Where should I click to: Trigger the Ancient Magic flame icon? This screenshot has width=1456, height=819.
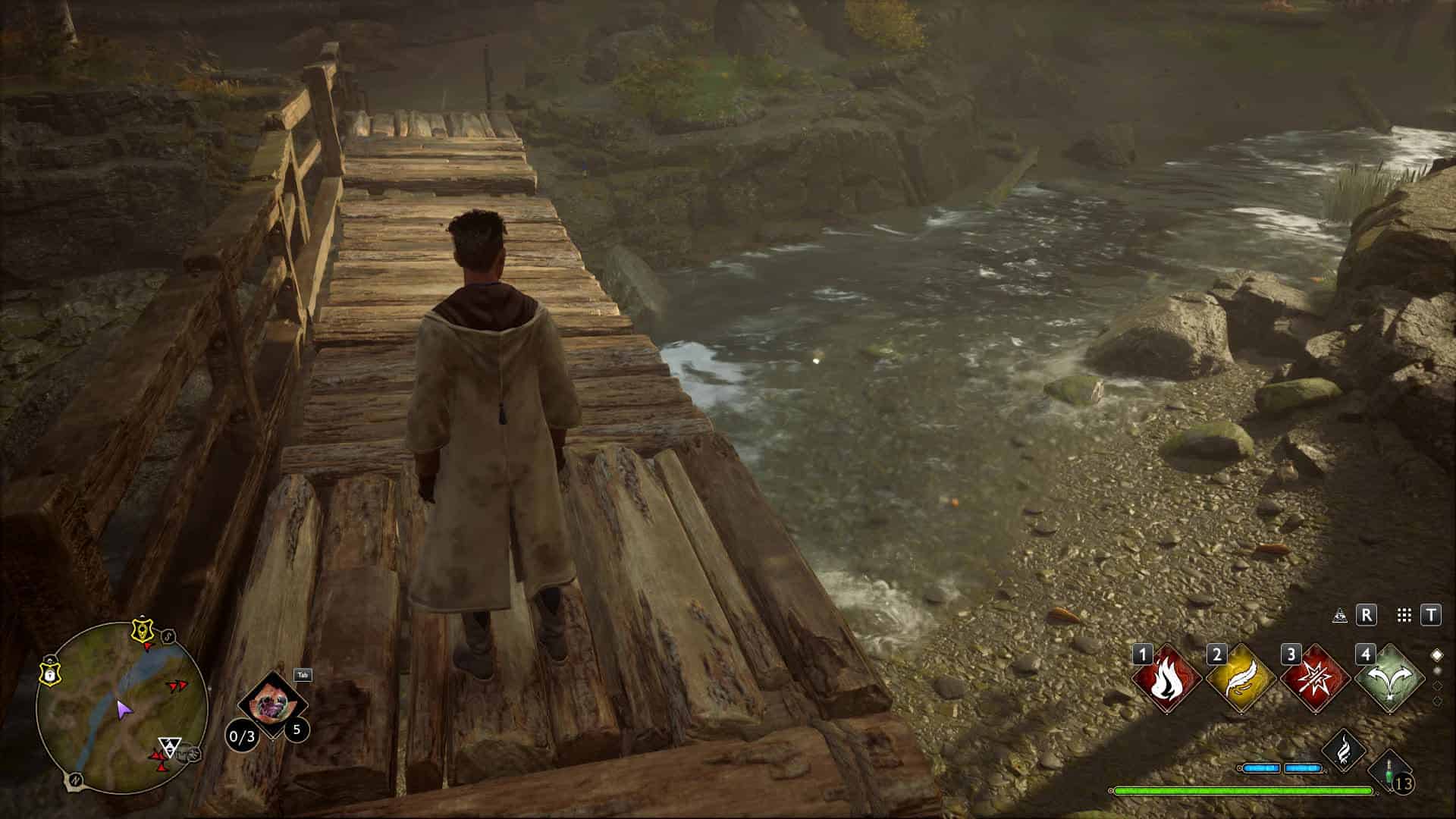click(1344, 749)
